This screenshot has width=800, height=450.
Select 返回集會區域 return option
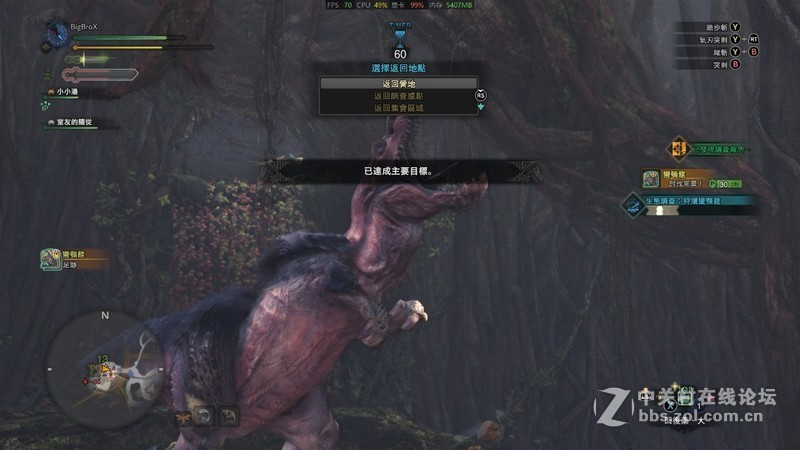[x=398, y=107]
